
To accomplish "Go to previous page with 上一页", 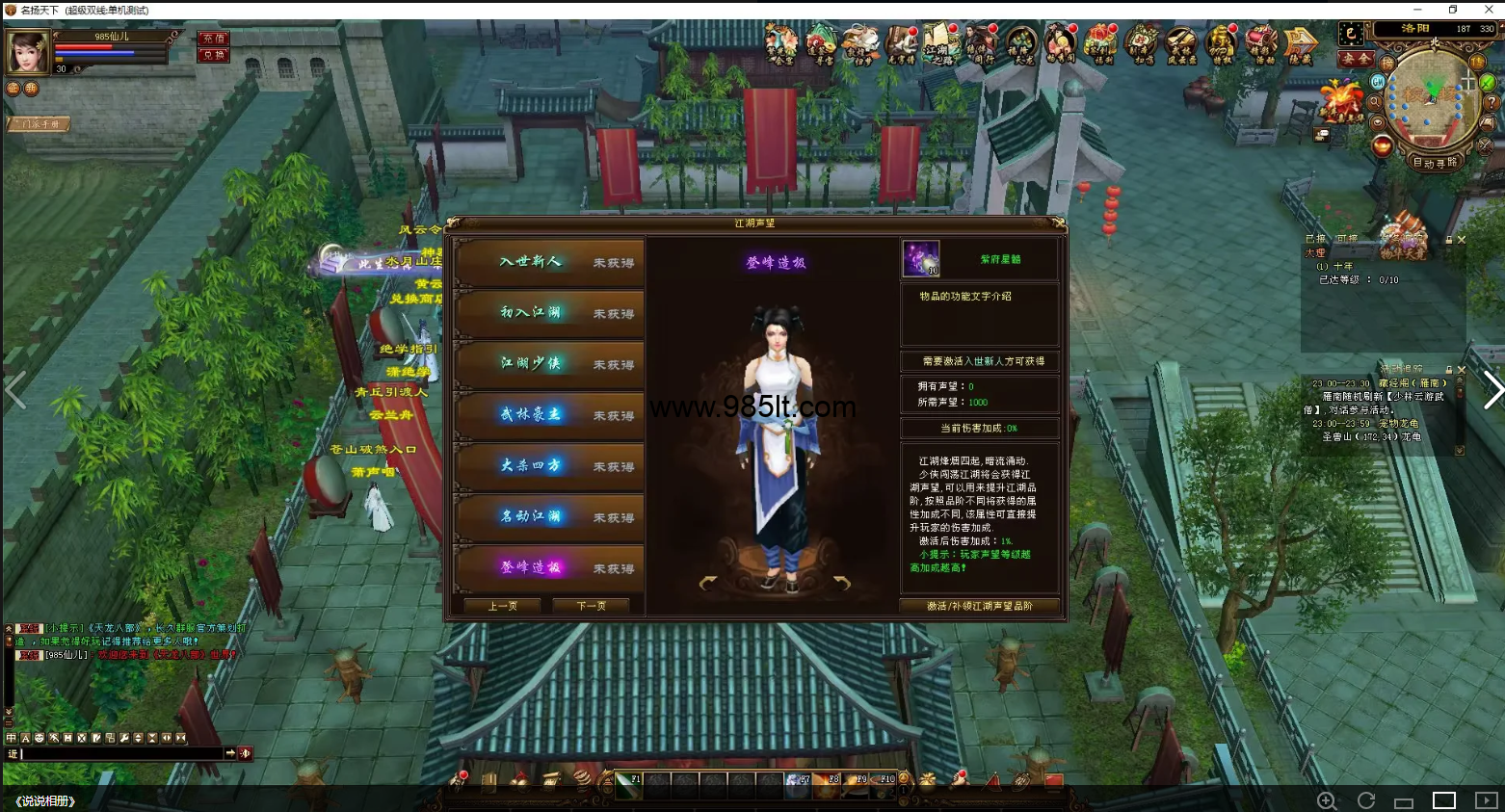I will pos(502,606).
